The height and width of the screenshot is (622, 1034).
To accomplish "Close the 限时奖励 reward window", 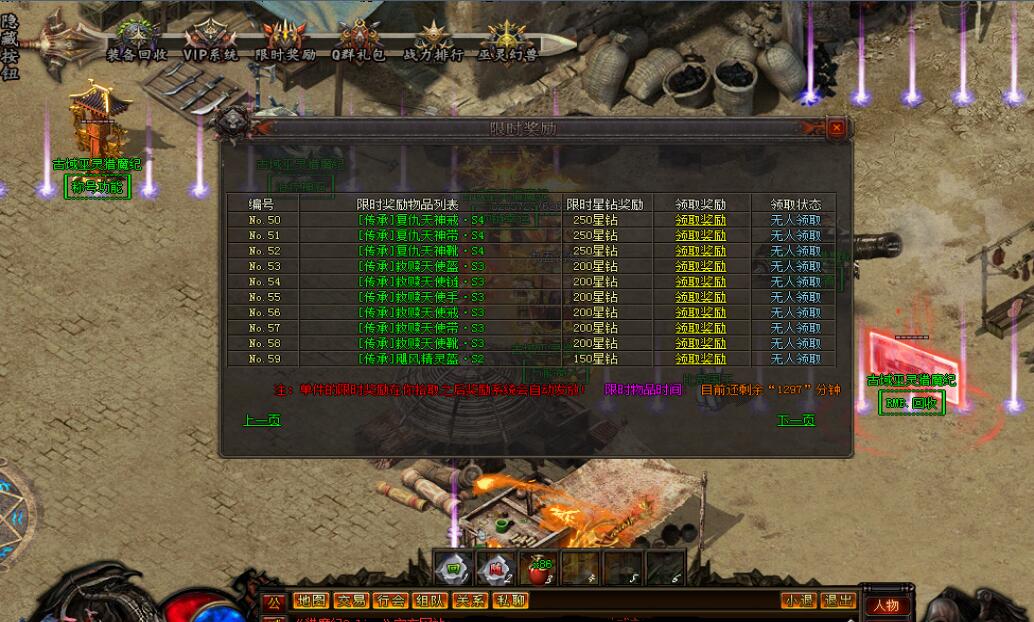I will [x=836, y=128].
